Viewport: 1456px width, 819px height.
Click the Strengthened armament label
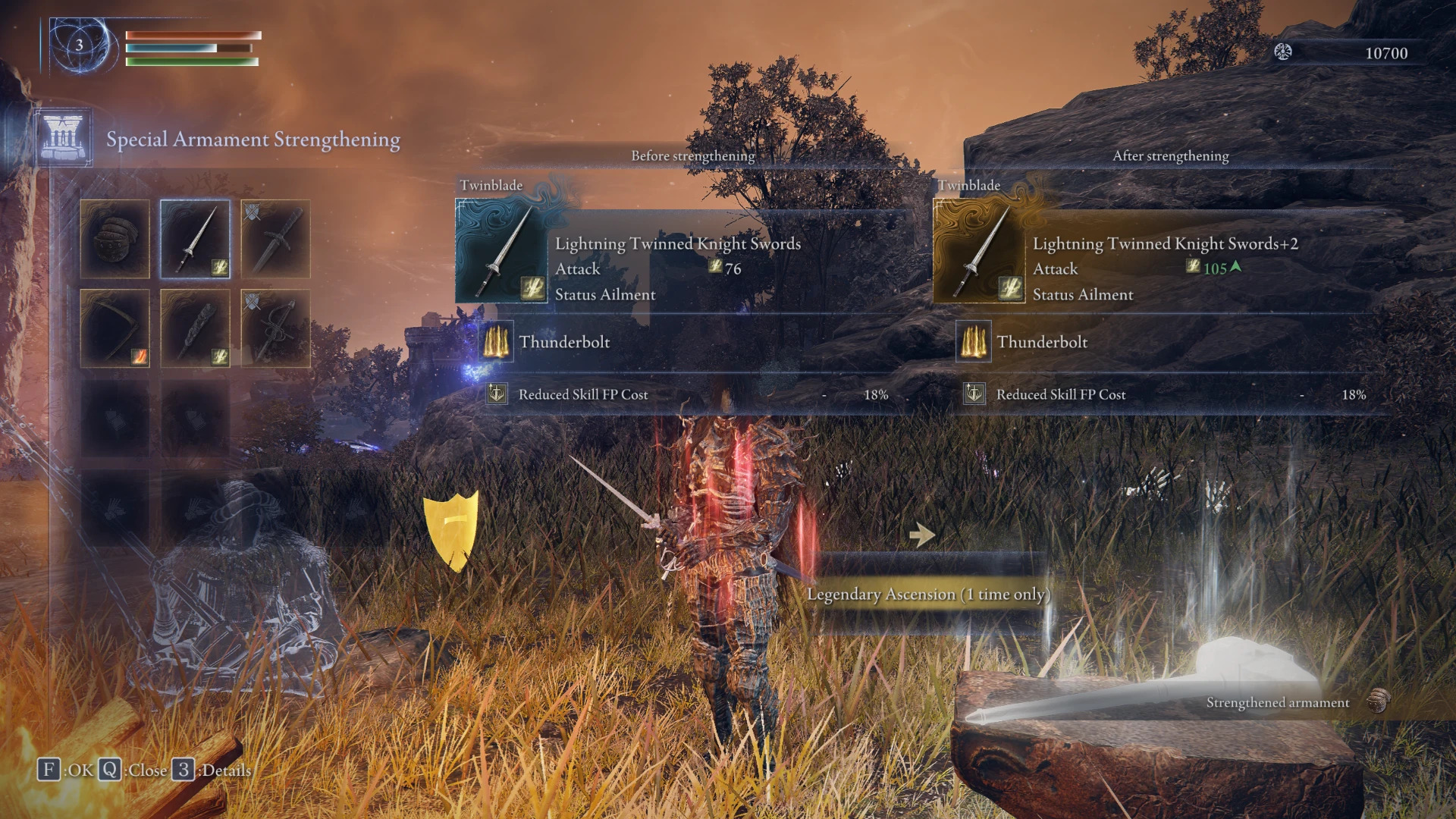[1278, 703]
